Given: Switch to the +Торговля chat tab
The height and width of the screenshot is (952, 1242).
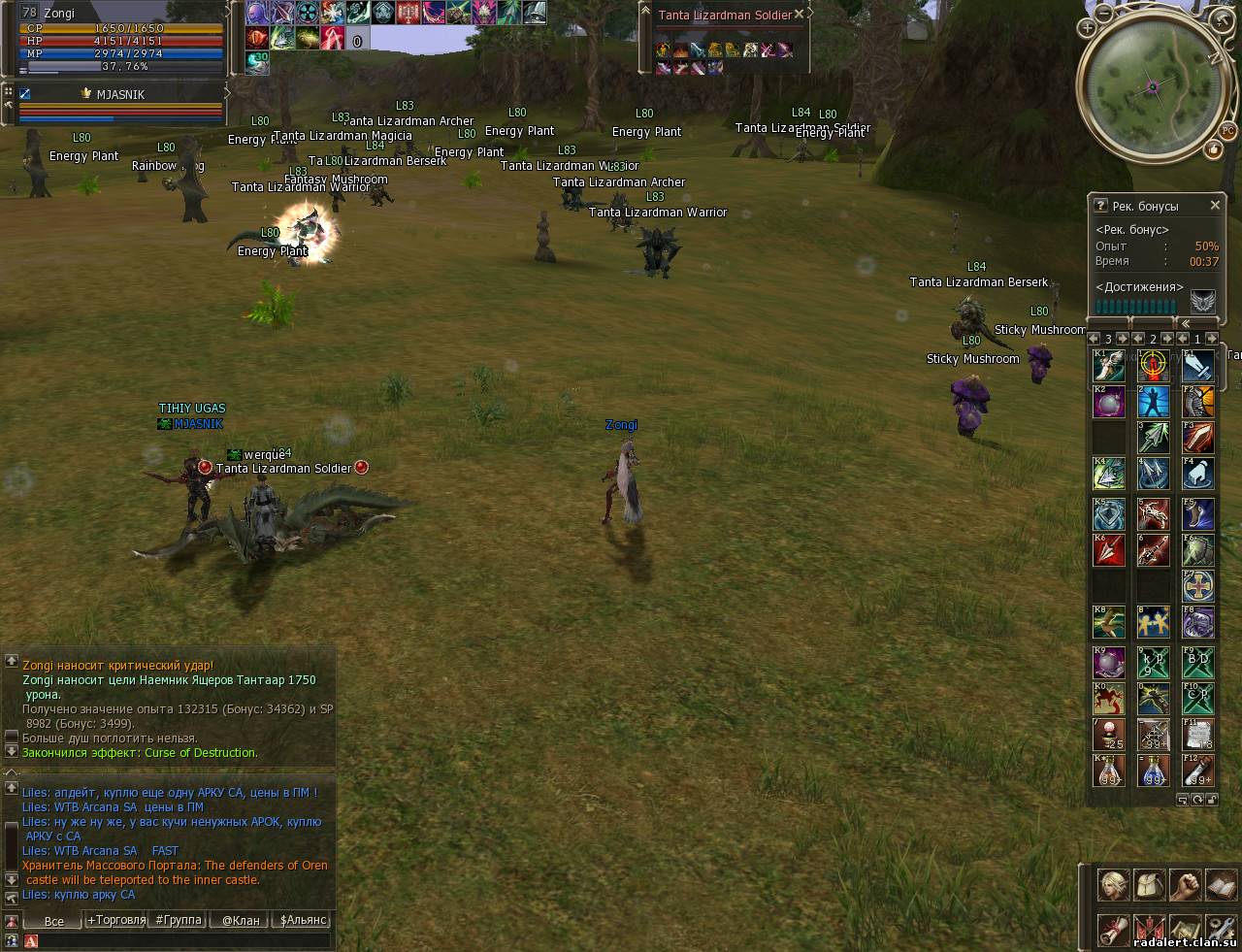Looking at the screenshot, I should coord(116,920).
